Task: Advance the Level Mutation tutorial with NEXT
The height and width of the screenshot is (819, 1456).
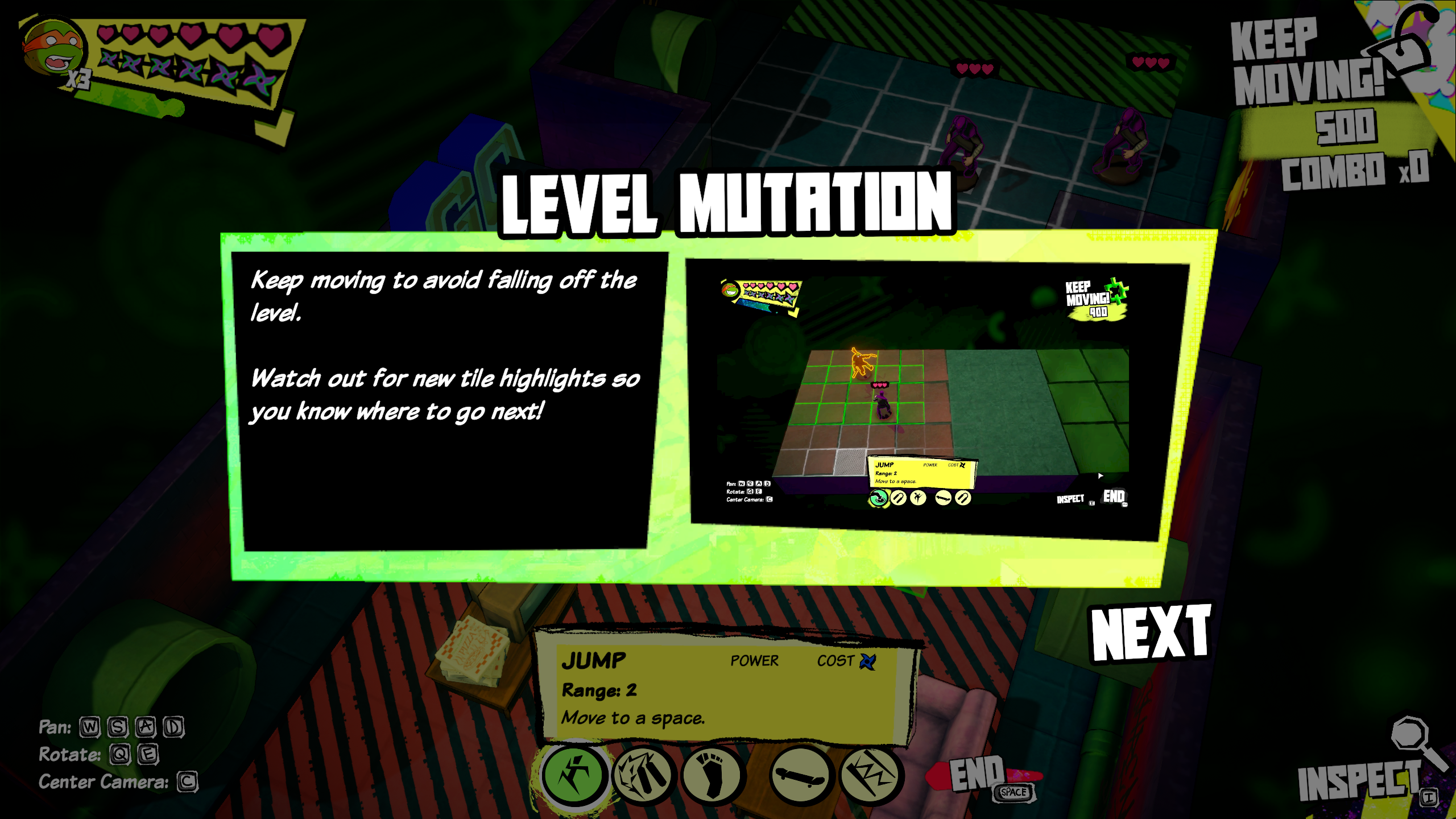Action: coord(1150,632)
